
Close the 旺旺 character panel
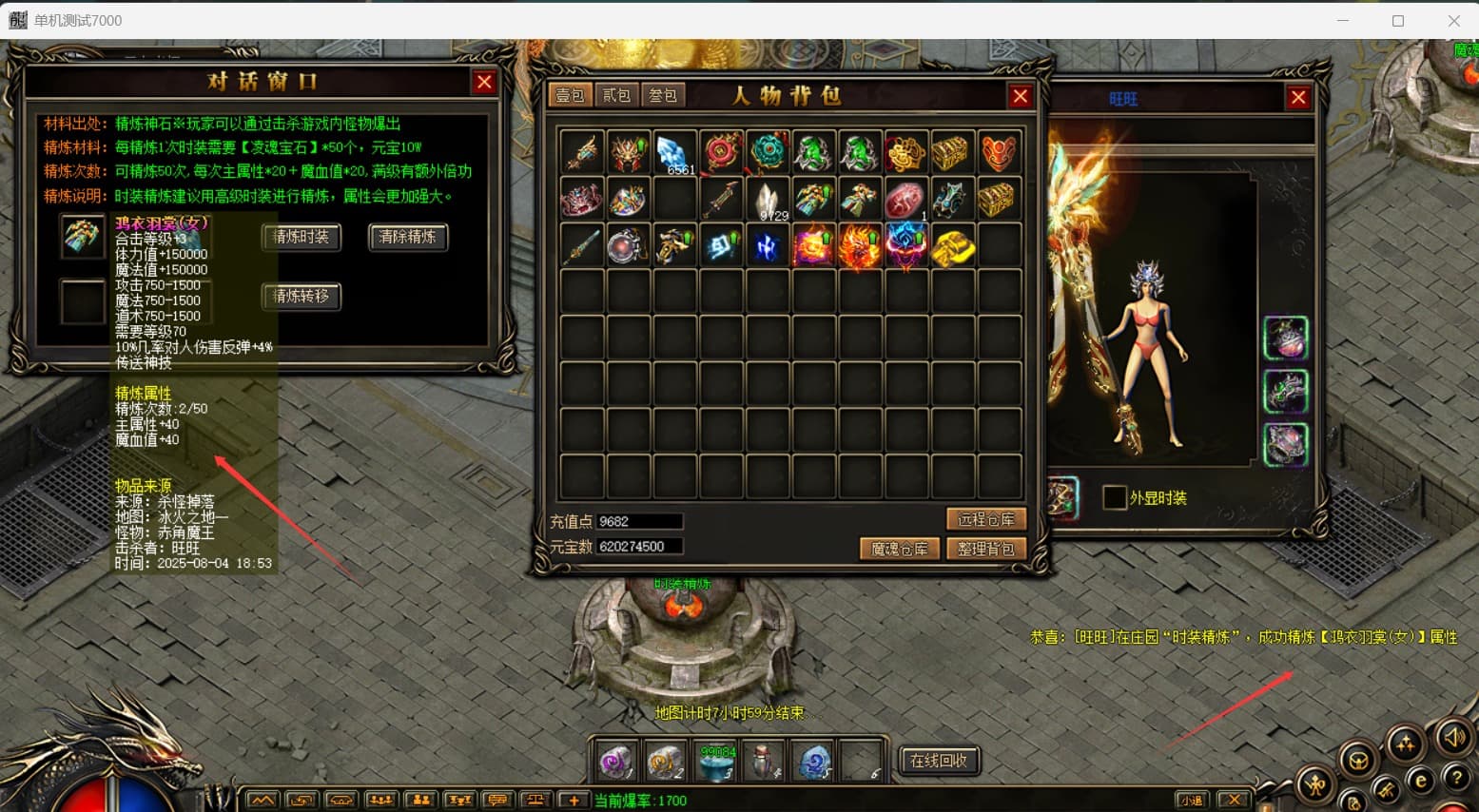tap(1297, 97)
